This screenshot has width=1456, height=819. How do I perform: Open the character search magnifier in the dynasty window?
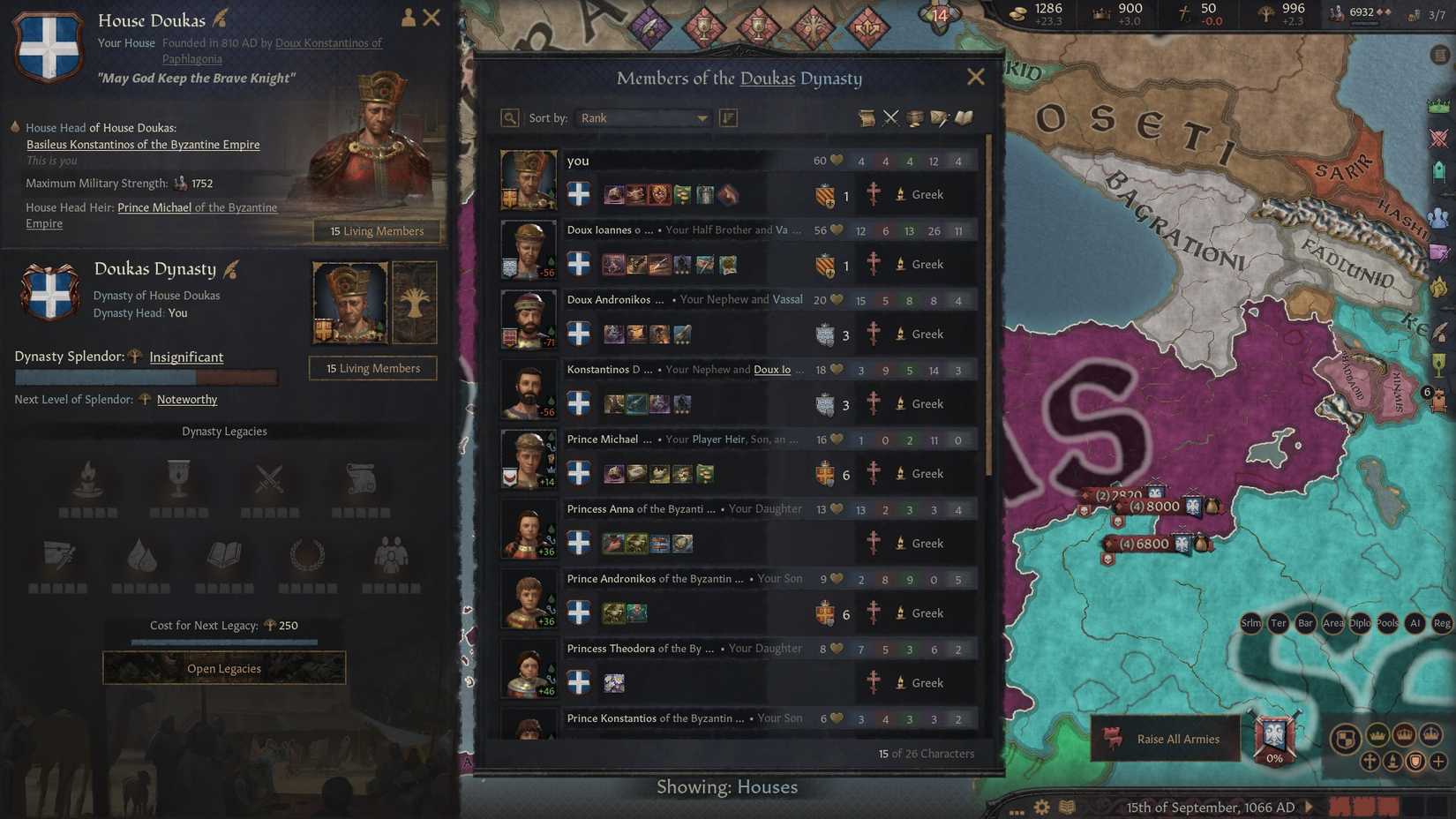coord(509,117)
